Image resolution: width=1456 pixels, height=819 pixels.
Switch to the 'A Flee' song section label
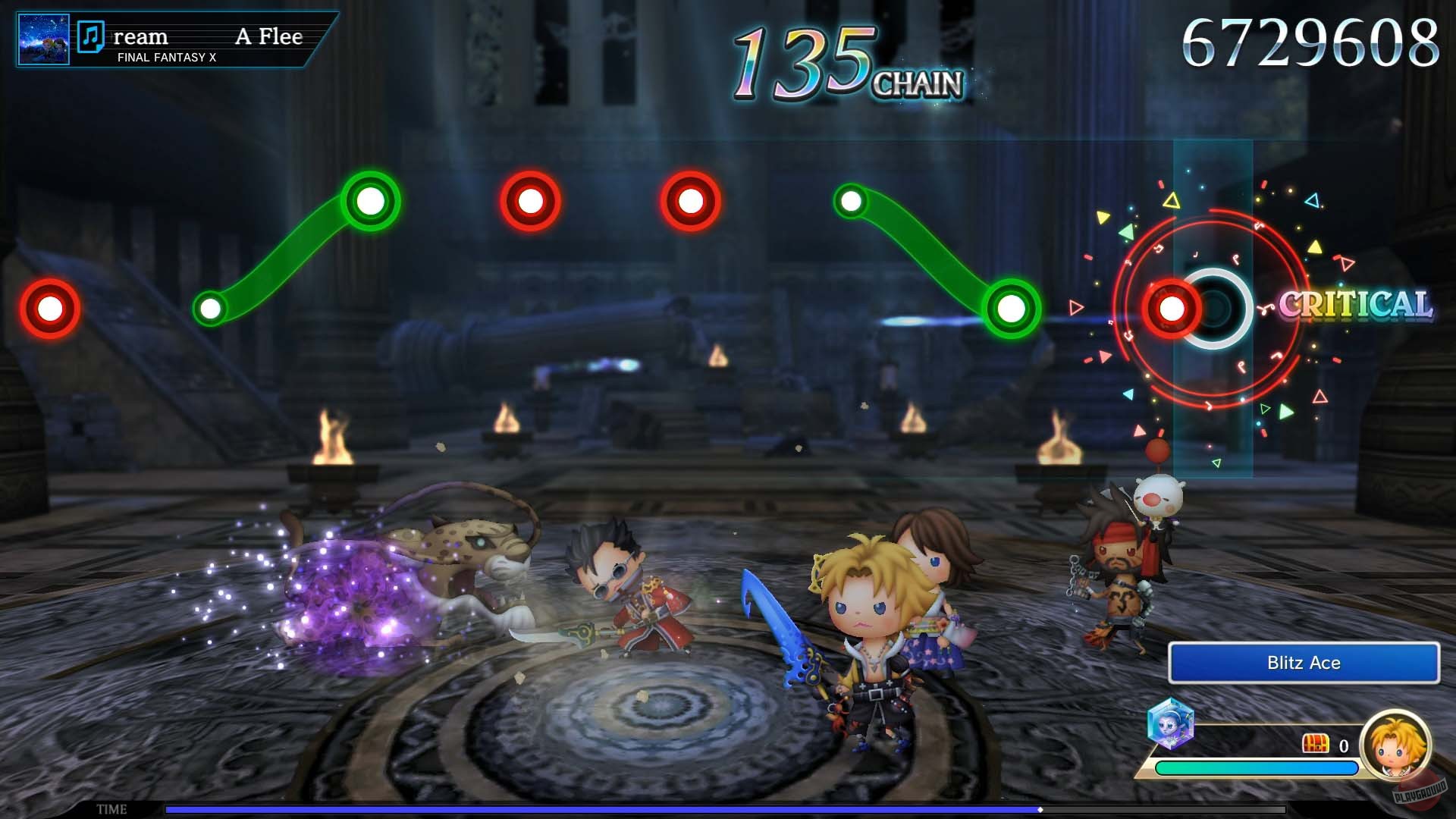point(269,36)
